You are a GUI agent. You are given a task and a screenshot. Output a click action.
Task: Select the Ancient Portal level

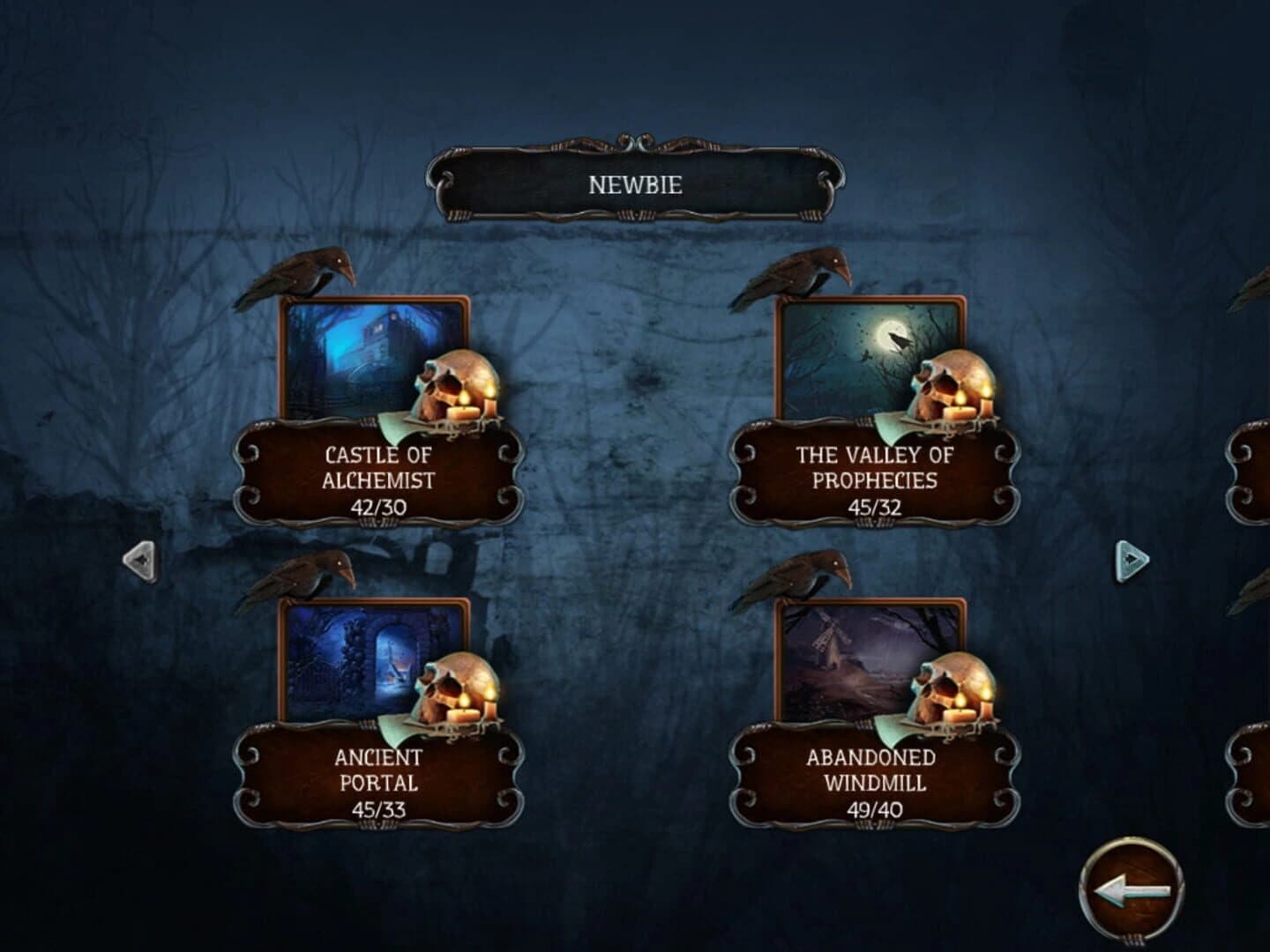pos(379,767)
